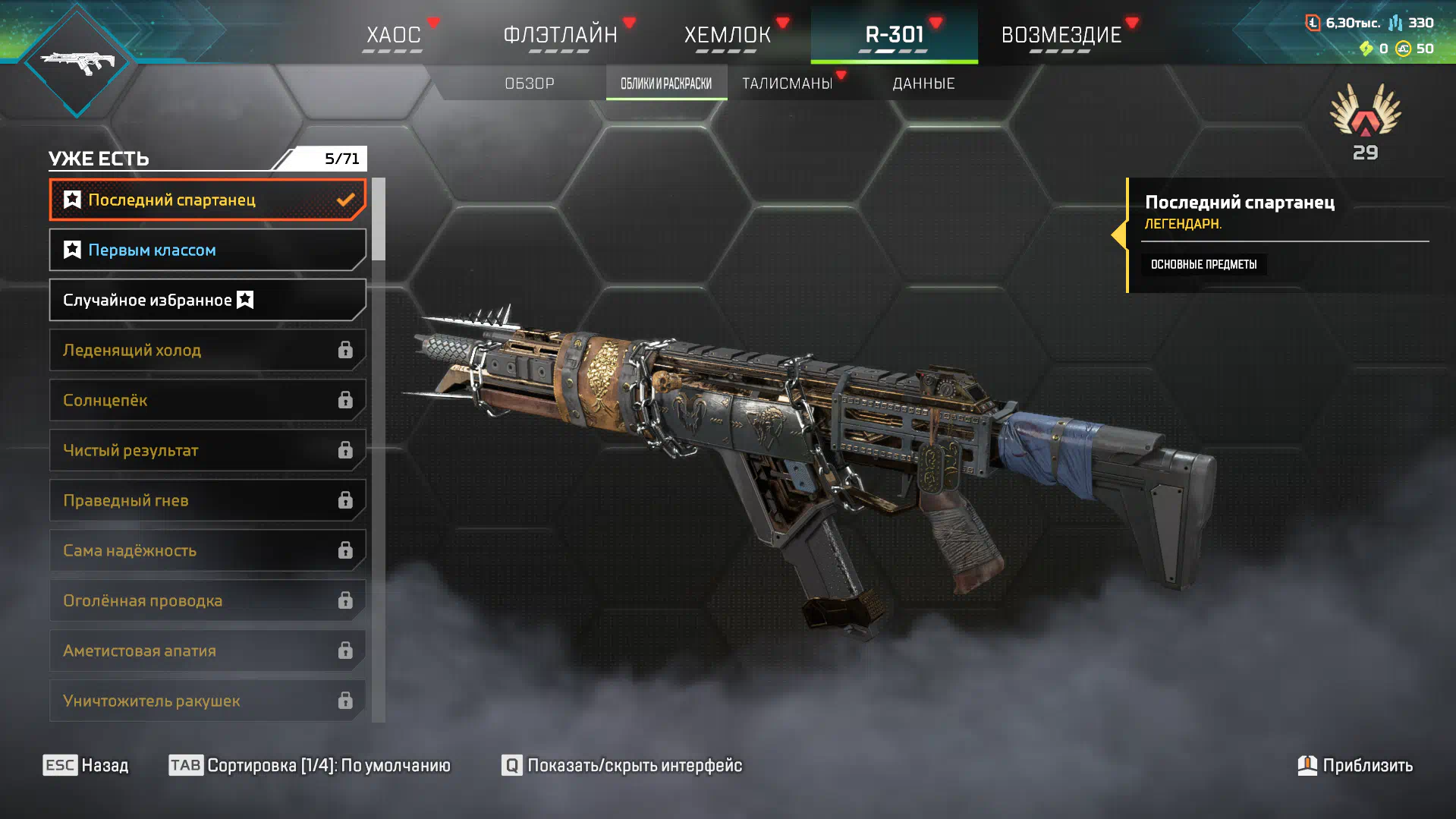Open the ТАЛИСМАНЫ sub-tab
The image size is (1456, 819).
pyautogui.click(x=788, y=83)
